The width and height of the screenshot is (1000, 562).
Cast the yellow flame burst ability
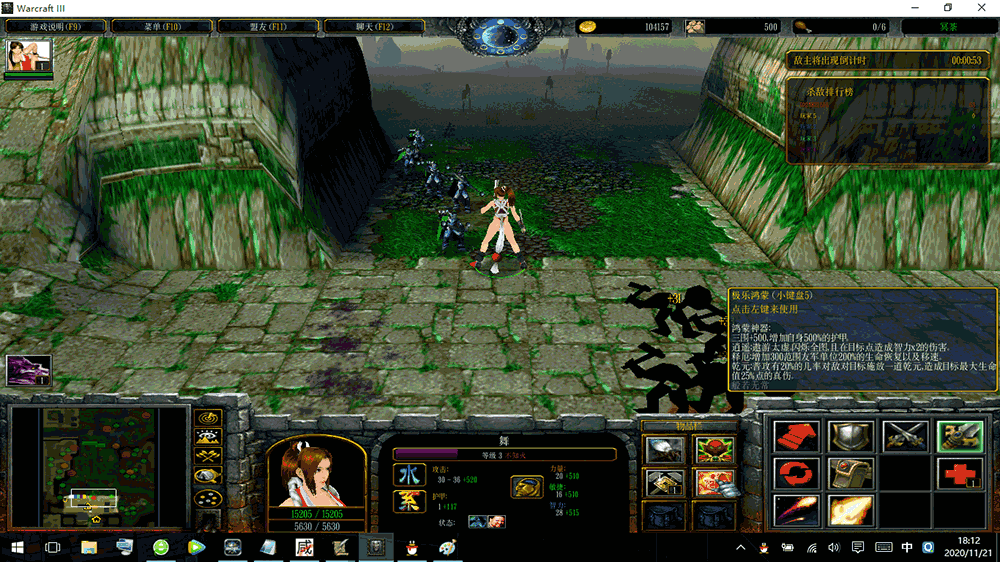click(851, 509)
